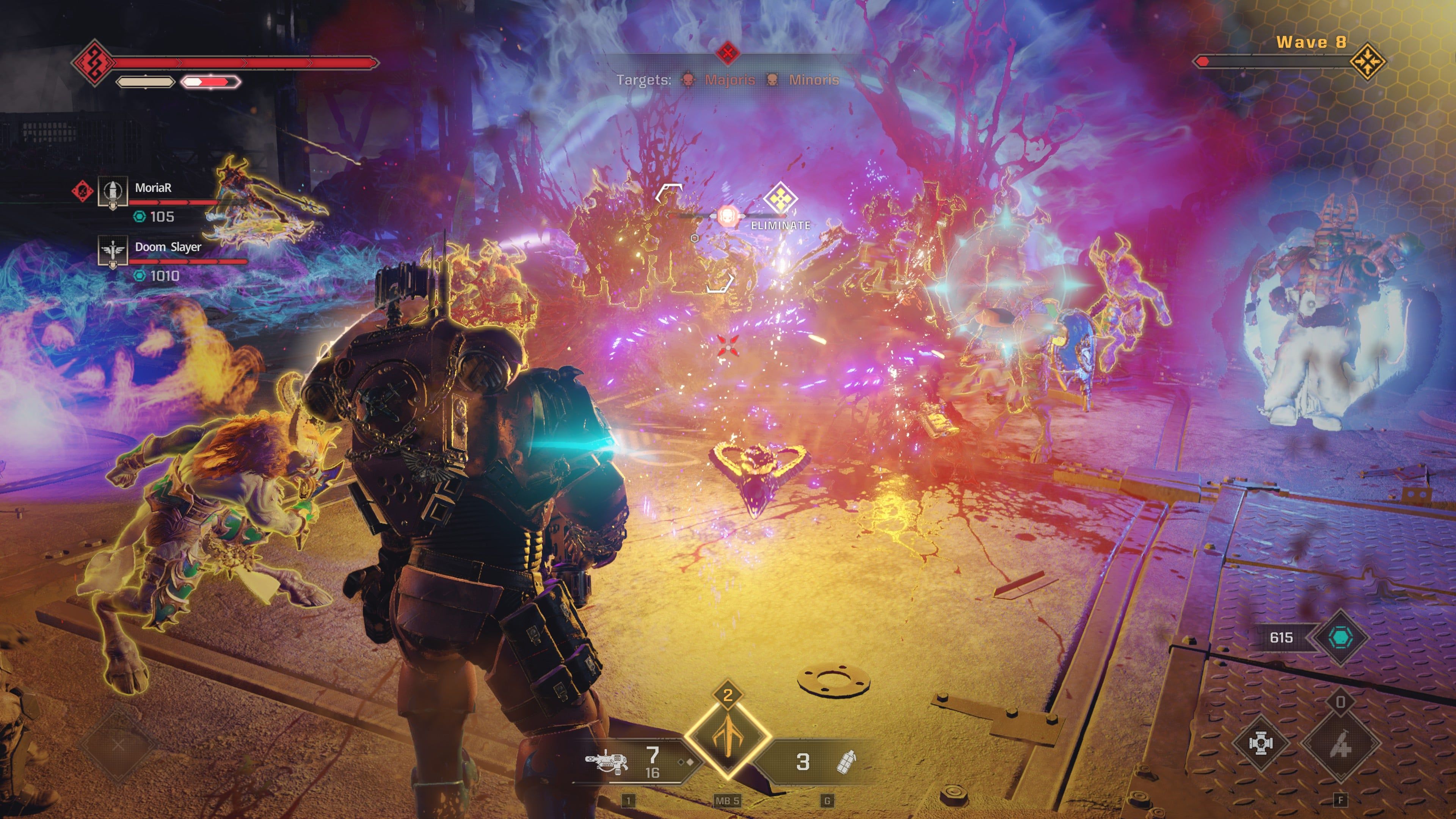This screenshot has height=819, width=1456.
Task: Click the Majoris target skull icon
Action: pos(688,80)
